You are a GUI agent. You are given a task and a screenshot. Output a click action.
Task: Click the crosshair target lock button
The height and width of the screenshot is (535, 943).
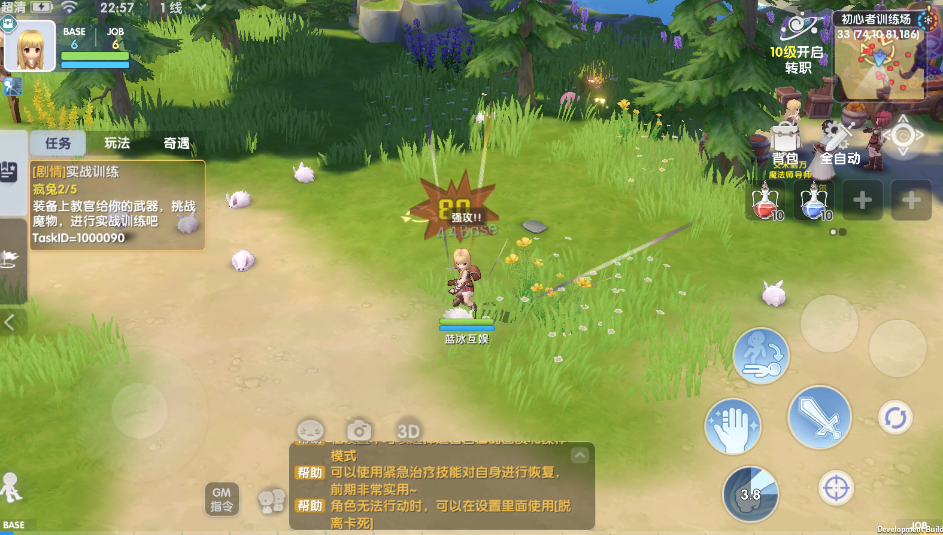pos(835,488)
